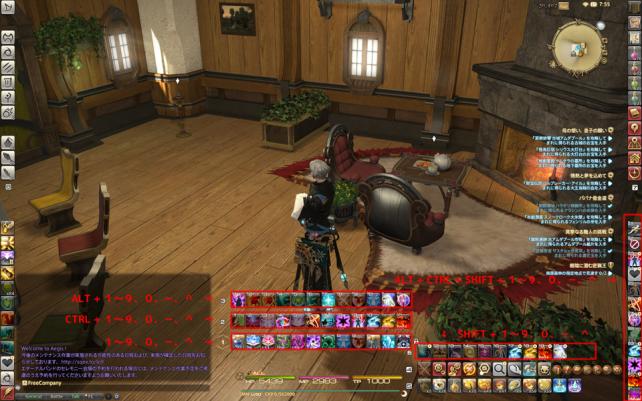Select the heart icon on the right bar
This screenshot has width=642, height=401.
coord(634,273)
